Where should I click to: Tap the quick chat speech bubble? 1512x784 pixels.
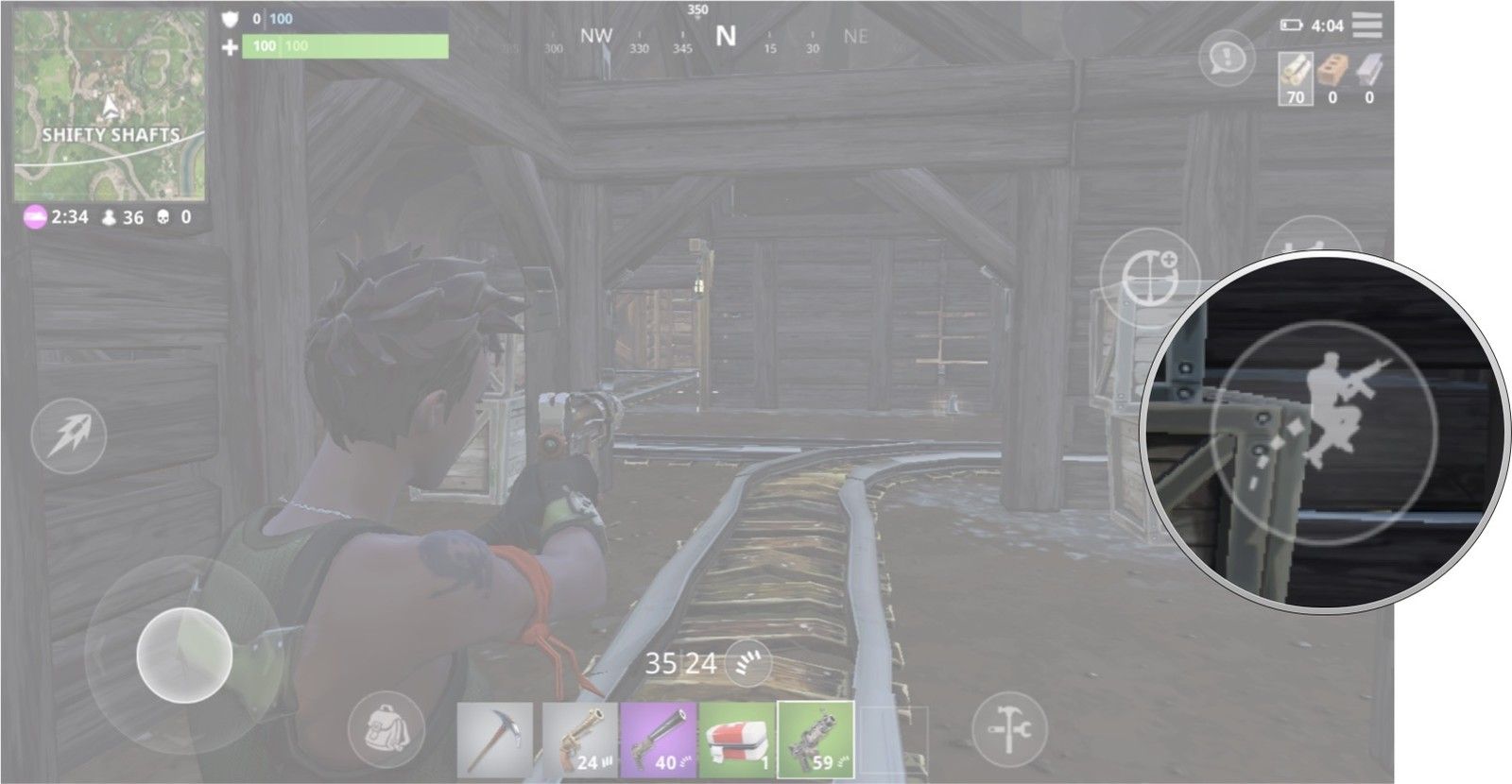click(1227, 60)
